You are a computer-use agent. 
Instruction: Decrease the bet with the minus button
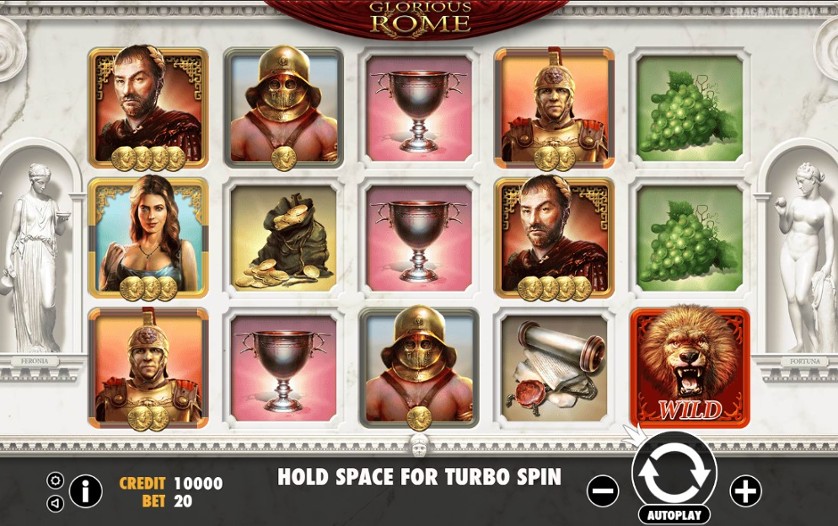pos(603,491)
